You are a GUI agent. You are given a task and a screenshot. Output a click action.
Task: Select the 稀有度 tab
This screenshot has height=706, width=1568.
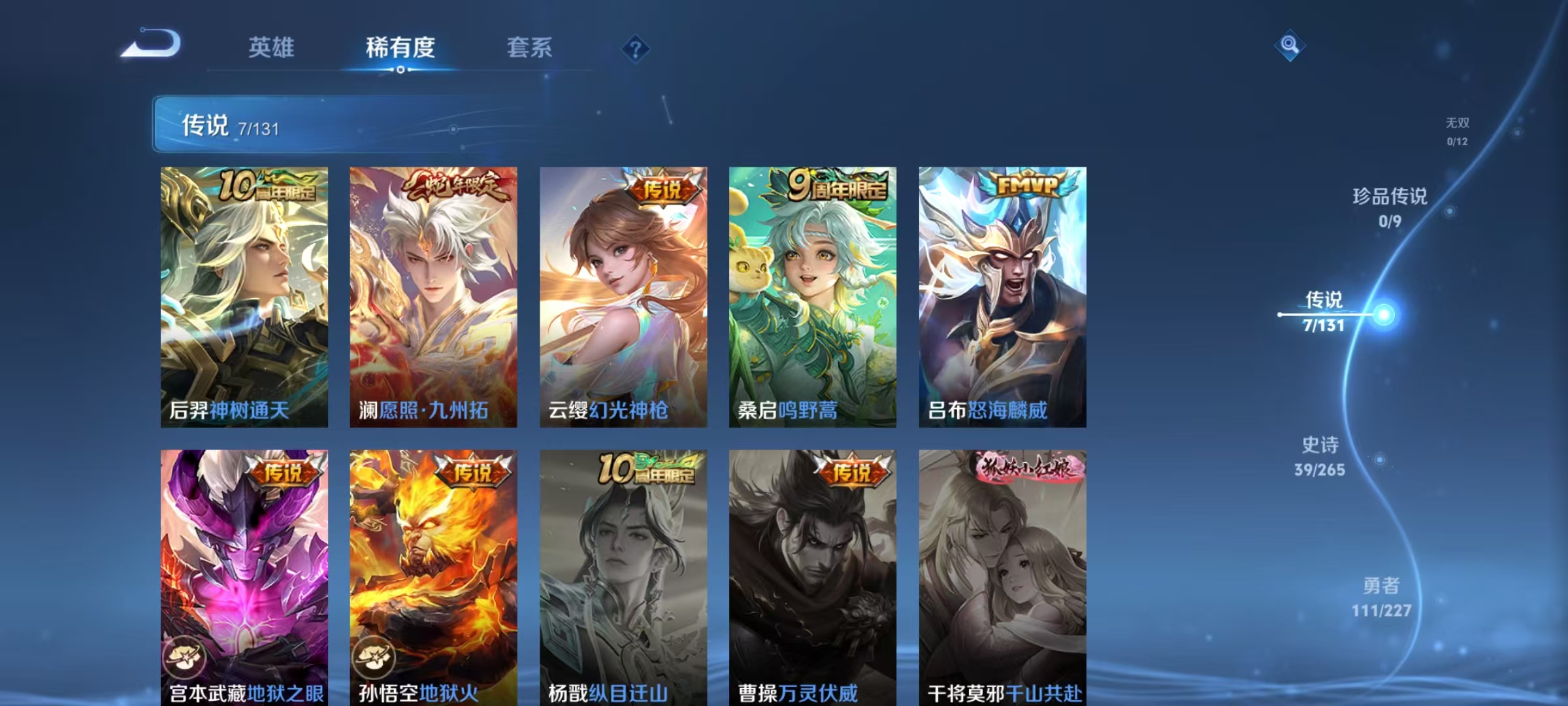400,46
